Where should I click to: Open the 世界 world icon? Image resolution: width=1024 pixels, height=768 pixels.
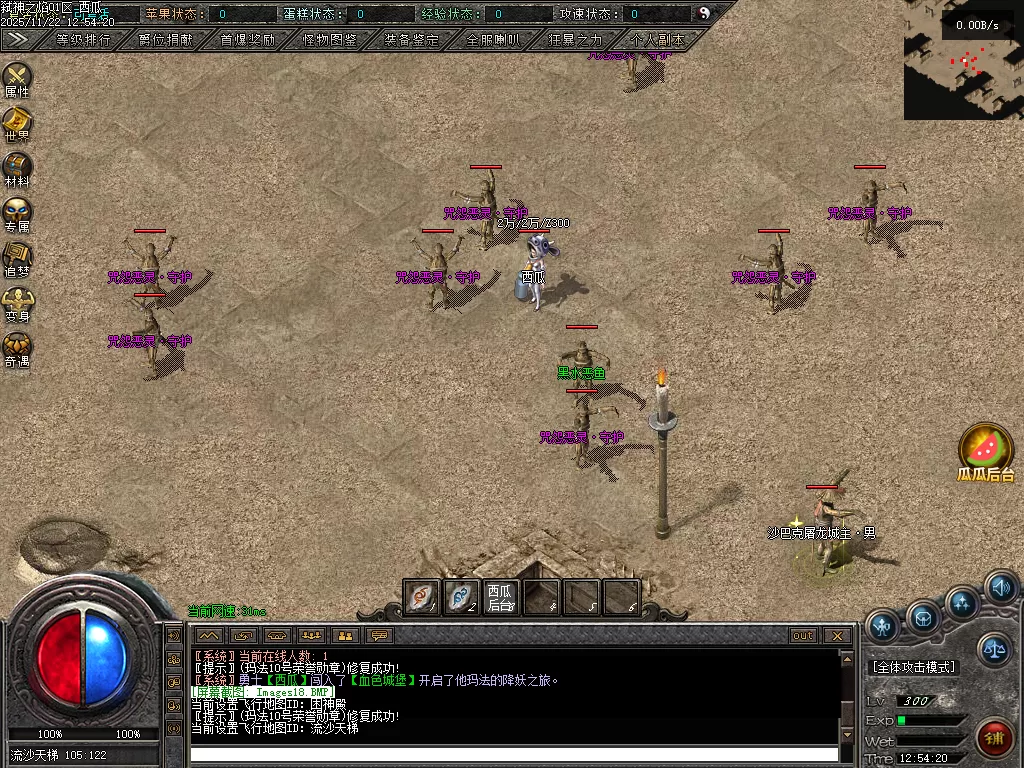17,122
